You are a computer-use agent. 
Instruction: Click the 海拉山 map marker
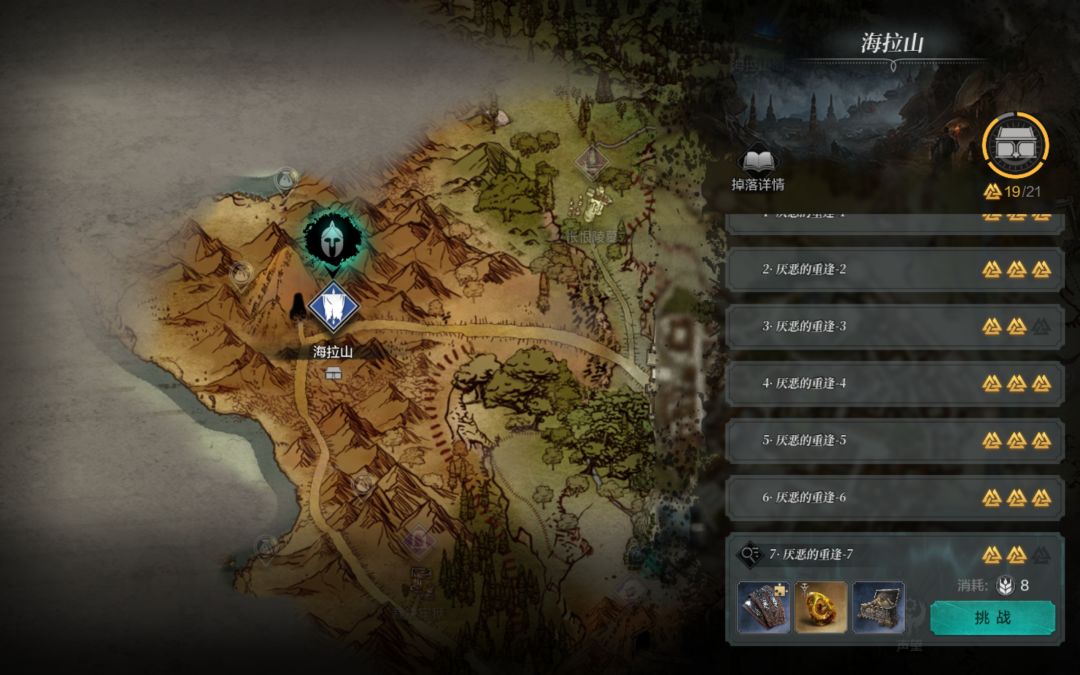point(332,308)
